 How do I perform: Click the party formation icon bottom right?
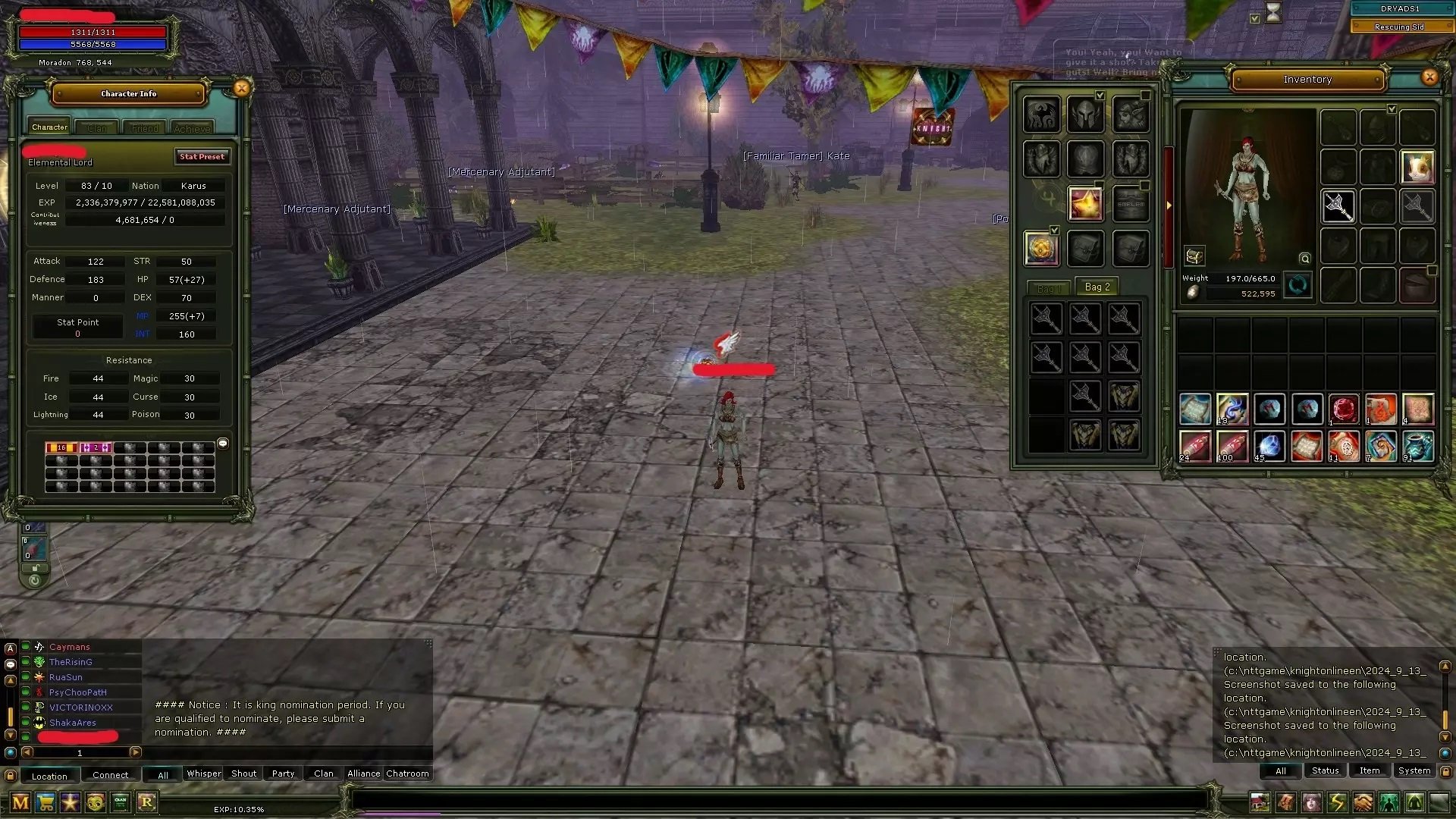point(1388,801)
